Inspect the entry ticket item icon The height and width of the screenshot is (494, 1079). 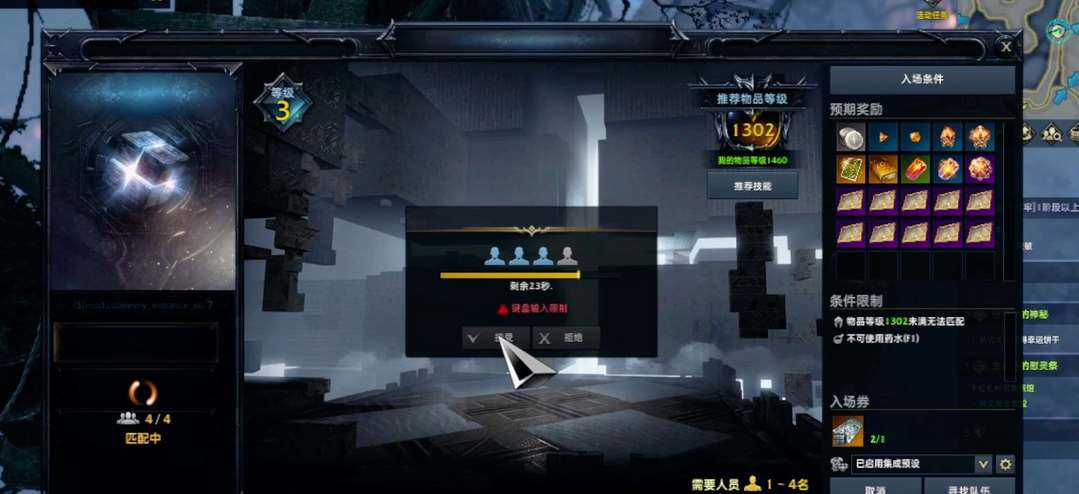[848, 431]
